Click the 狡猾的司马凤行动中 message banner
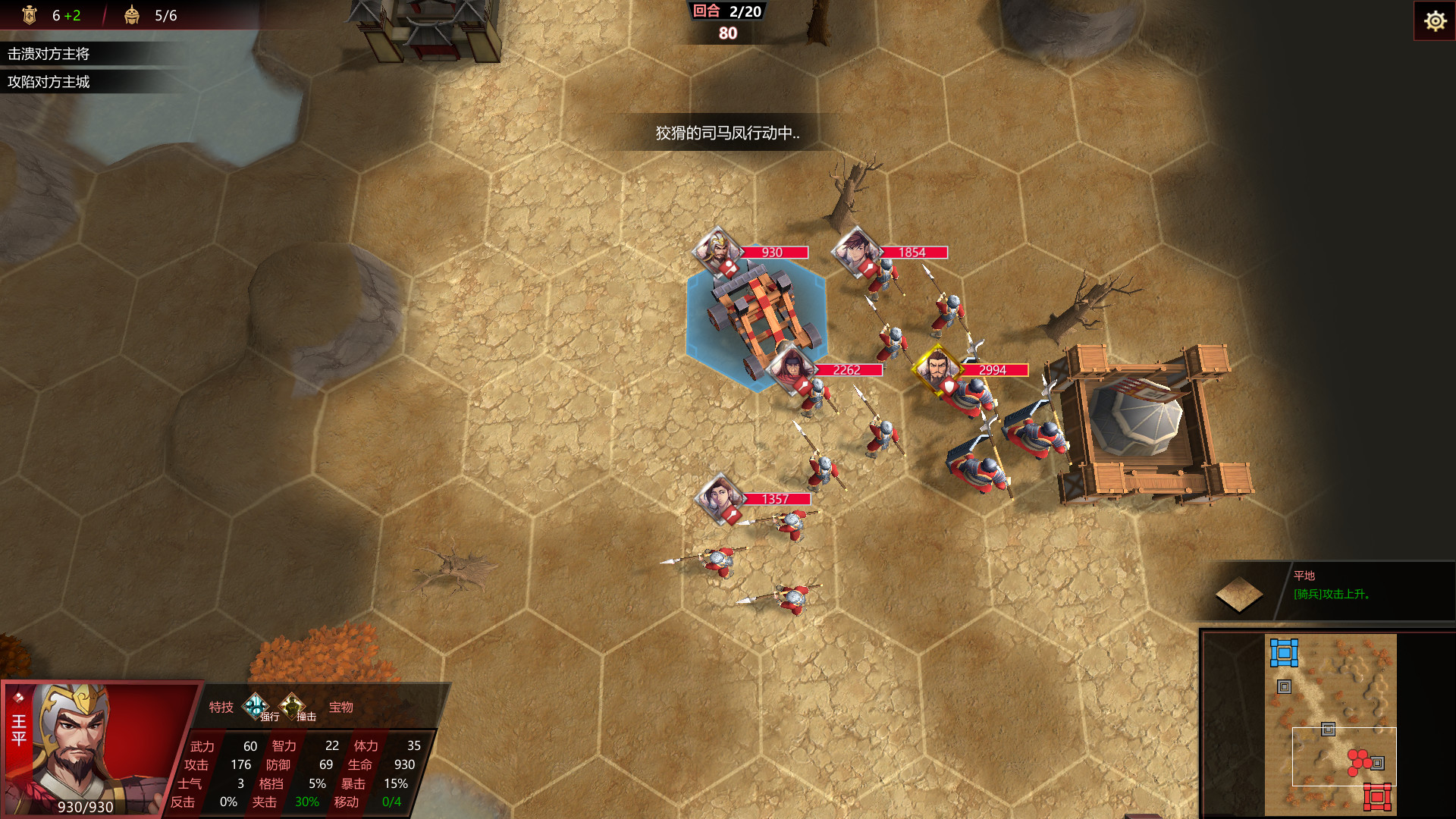1456x819 pixels. 728,133
